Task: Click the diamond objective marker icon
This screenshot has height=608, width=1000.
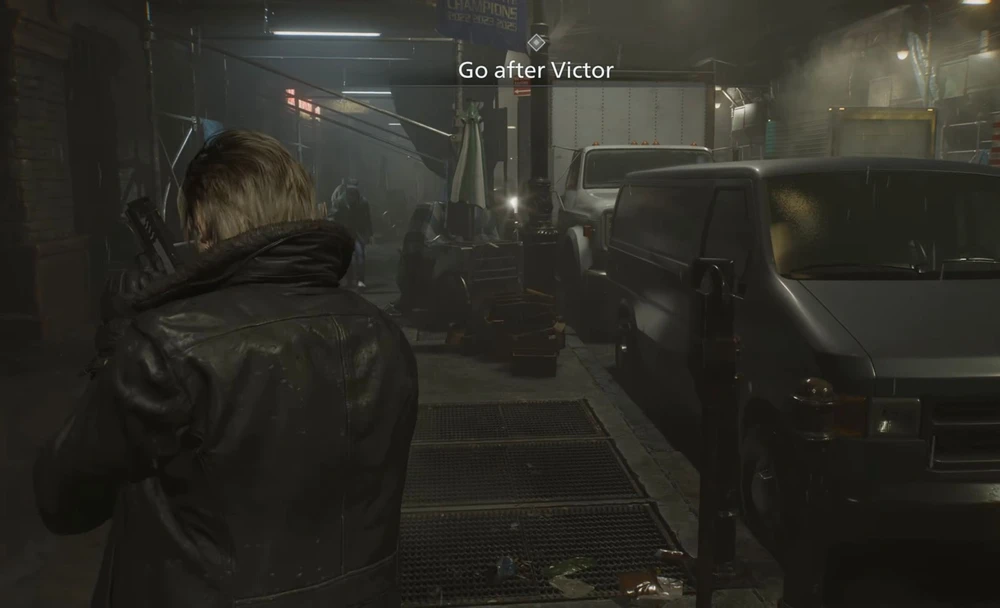Action: pos(536,43)
